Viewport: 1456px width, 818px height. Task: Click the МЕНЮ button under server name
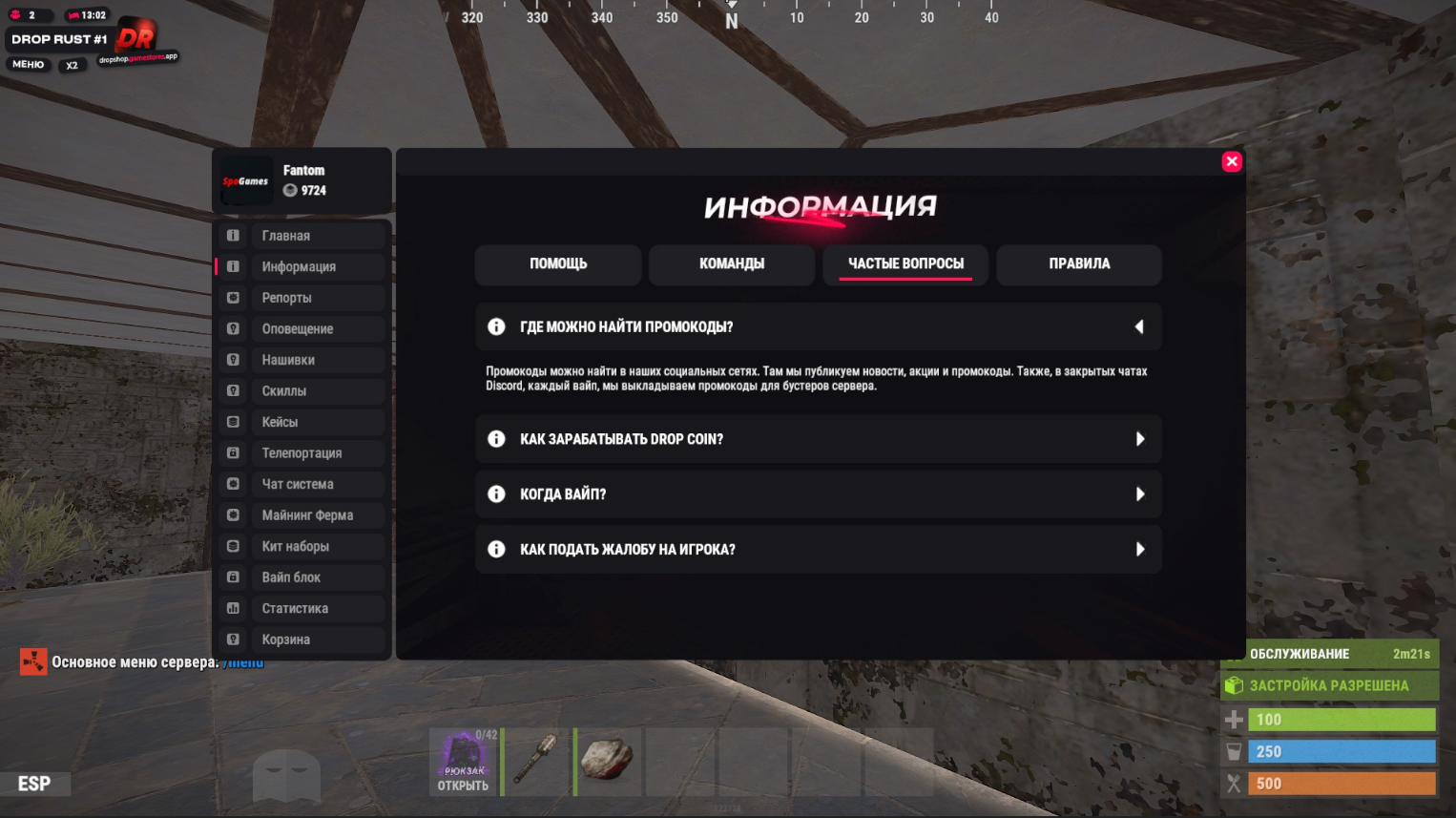29,65
